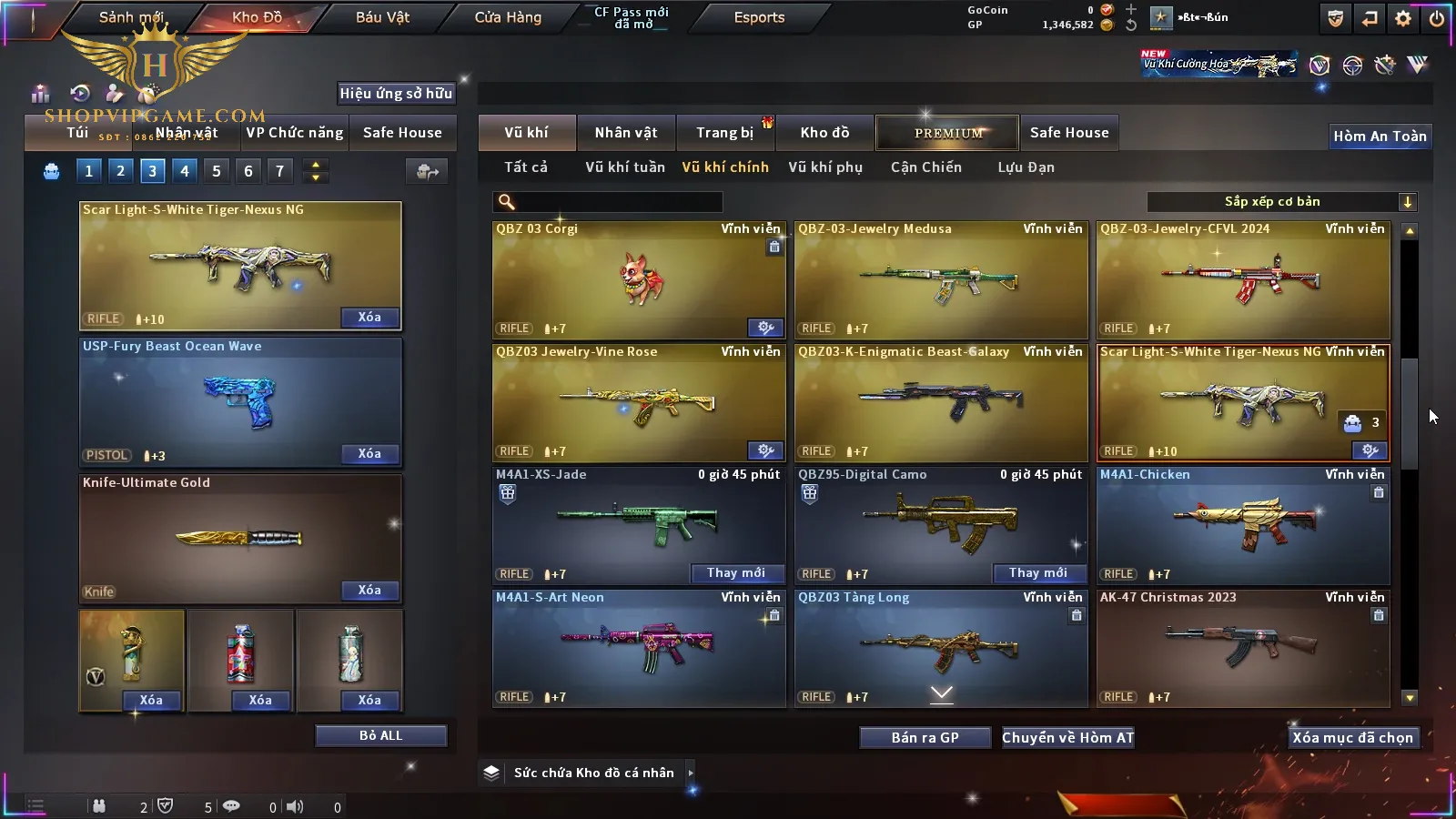Switch to the Nhân vật inventory tab
Screen dimensions: 1456x819
click(626, 133)
